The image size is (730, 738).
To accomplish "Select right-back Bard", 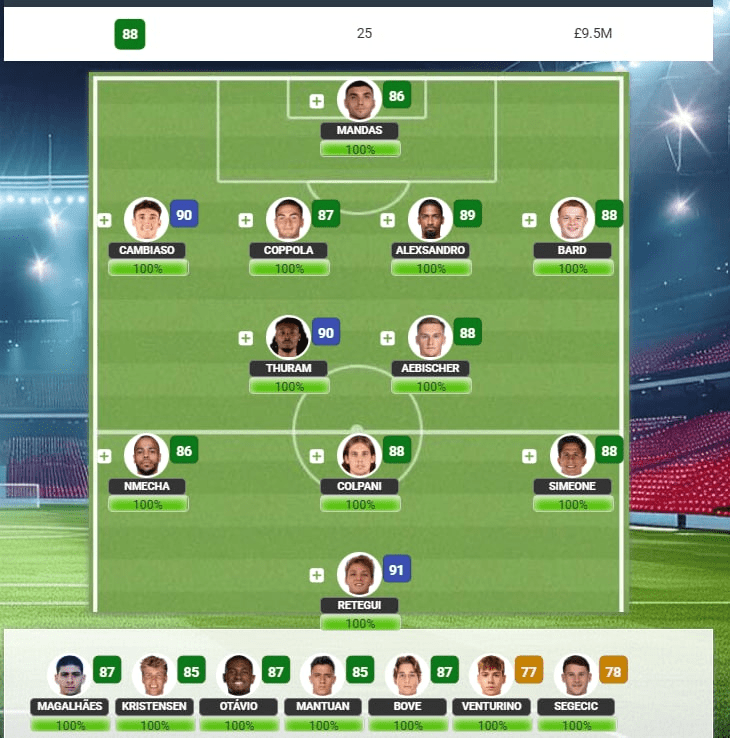I will (x=572, y=219).
